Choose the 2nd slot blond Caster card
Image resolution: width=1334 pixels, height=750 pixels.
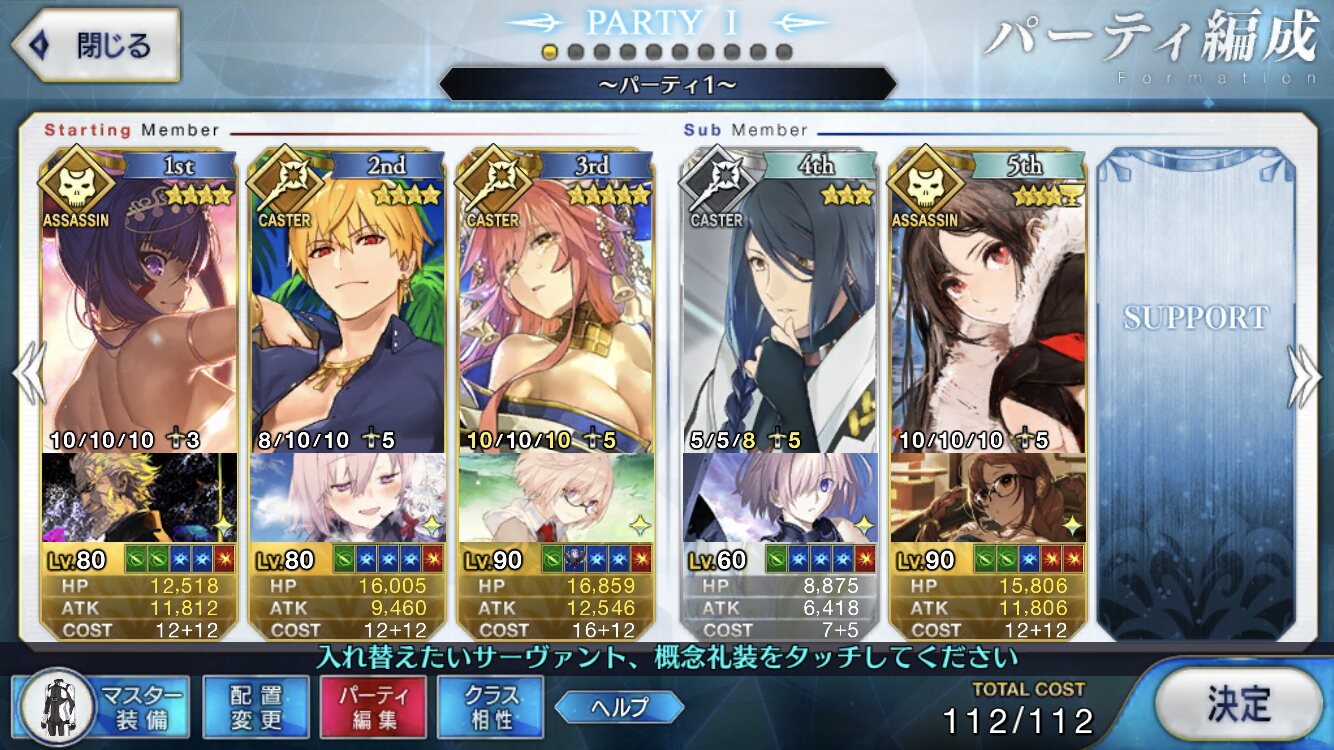click(347, 310)
